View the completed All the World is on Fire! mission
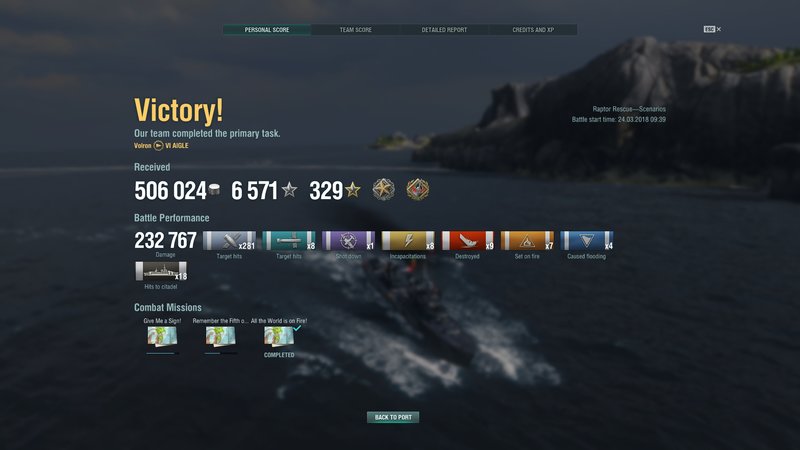Screen dimensions: 800x450 (x=279, y=337)
